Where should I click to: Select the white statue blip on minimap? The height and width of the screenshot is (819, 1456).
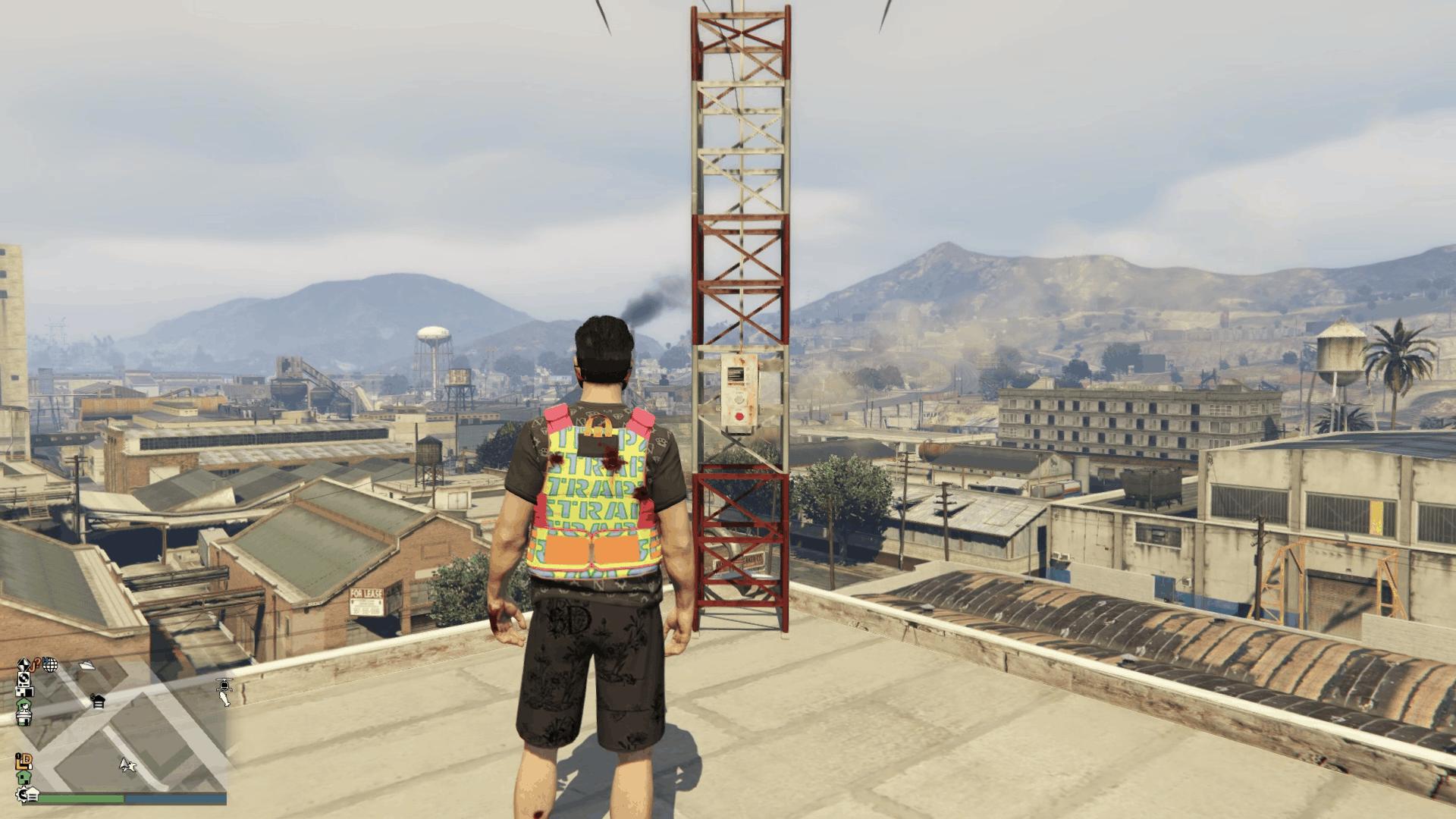[x=25, y=719]
